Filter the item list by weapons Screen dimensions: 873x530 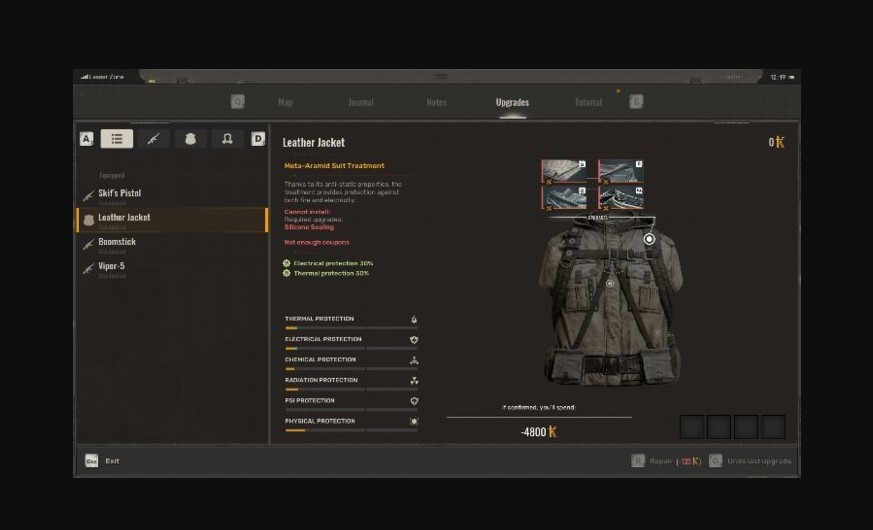point(154,139)
